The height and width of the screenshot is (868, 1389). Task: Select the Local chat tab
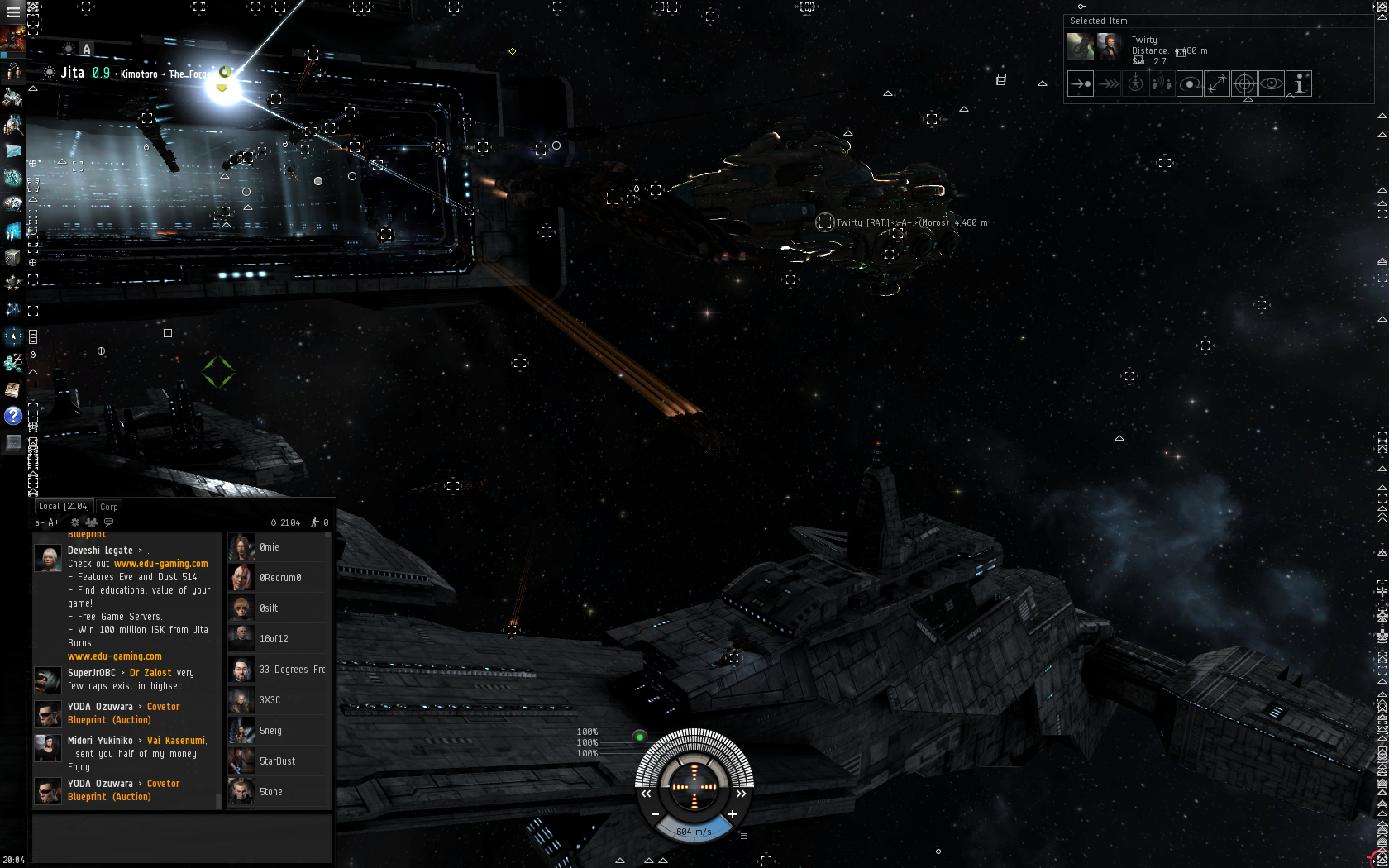tap(64, 507)
